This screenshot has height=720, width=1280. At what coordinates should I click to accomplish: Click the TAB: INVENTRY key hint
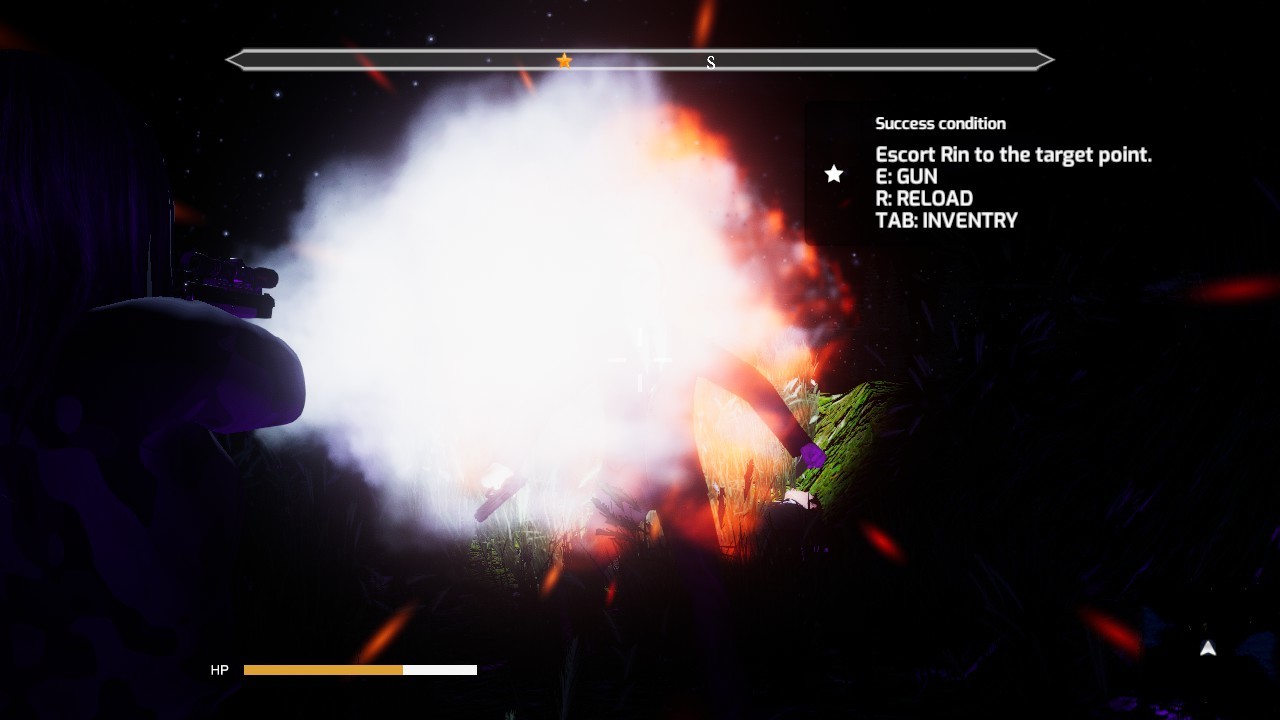pyautogui.click(x=946, y=220)
